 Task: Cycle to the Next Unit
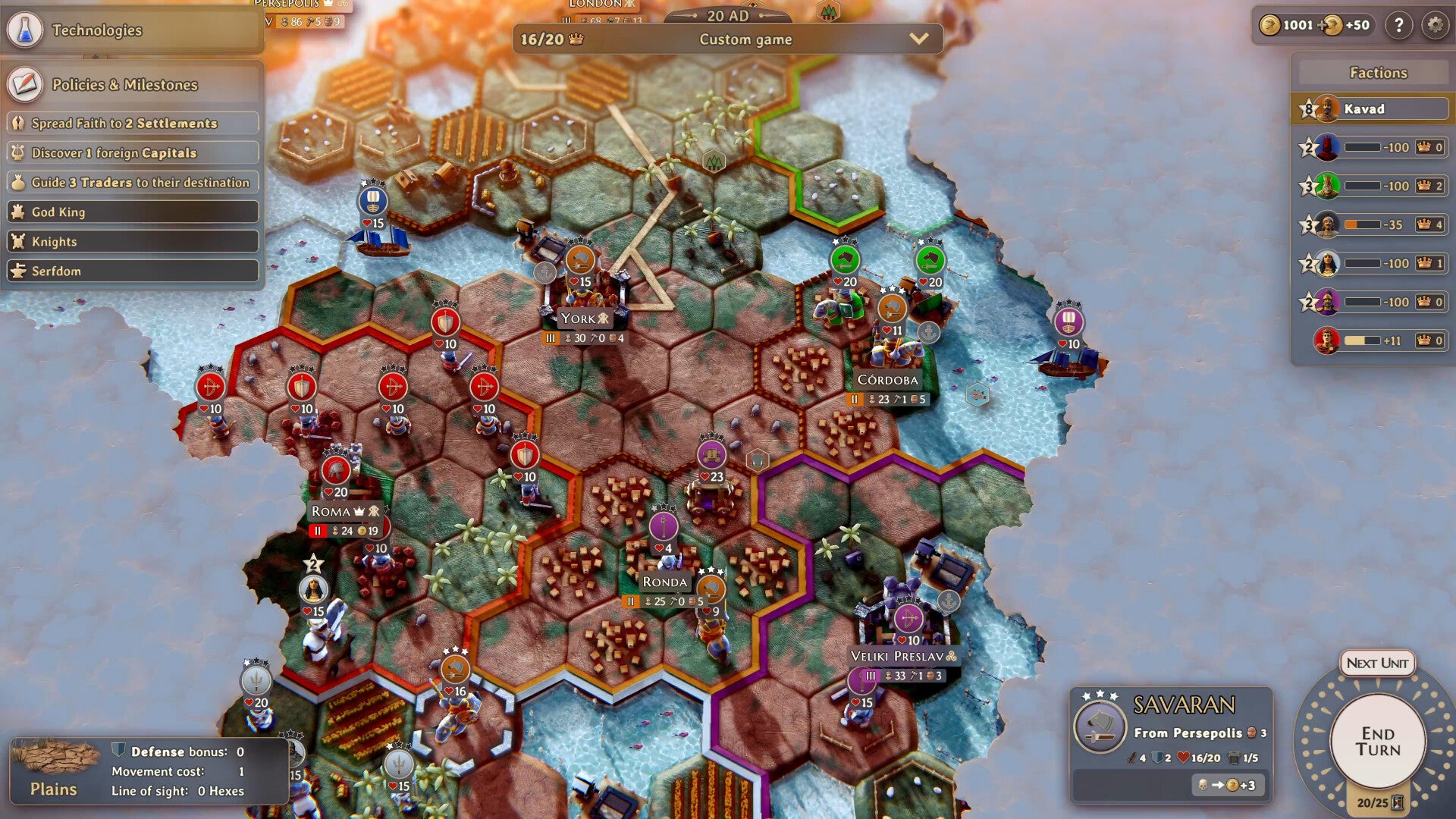click(x=1377, y=663)
